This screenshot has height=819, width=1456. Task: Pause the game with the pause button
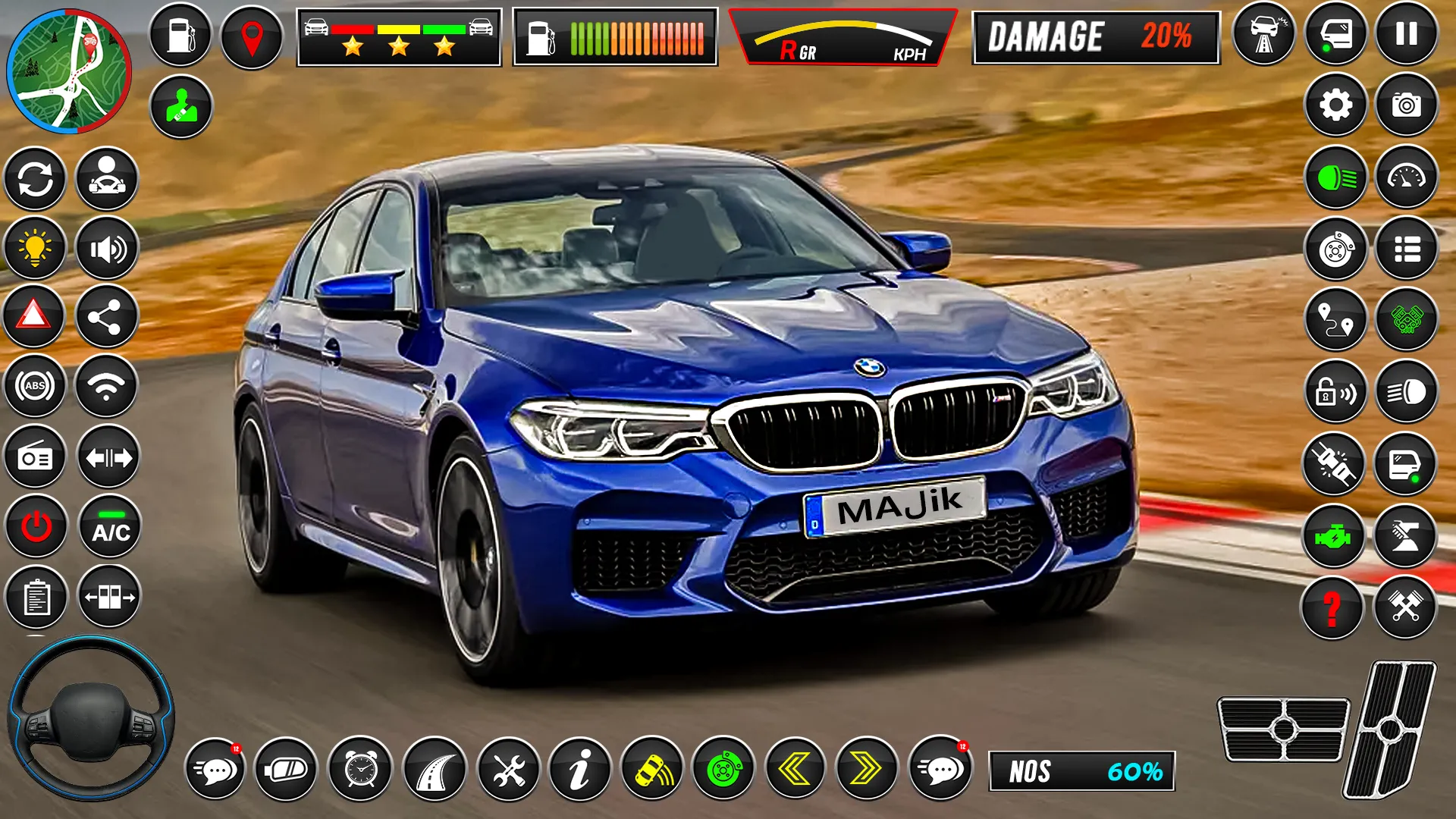(x=1407, y=34)
